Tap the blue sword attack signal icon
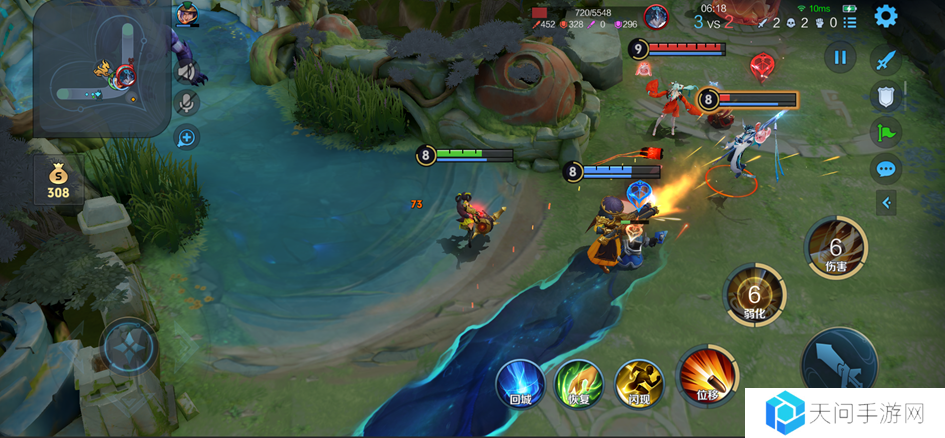The width and height of the screenshot is (945, 438). point(885,60)
